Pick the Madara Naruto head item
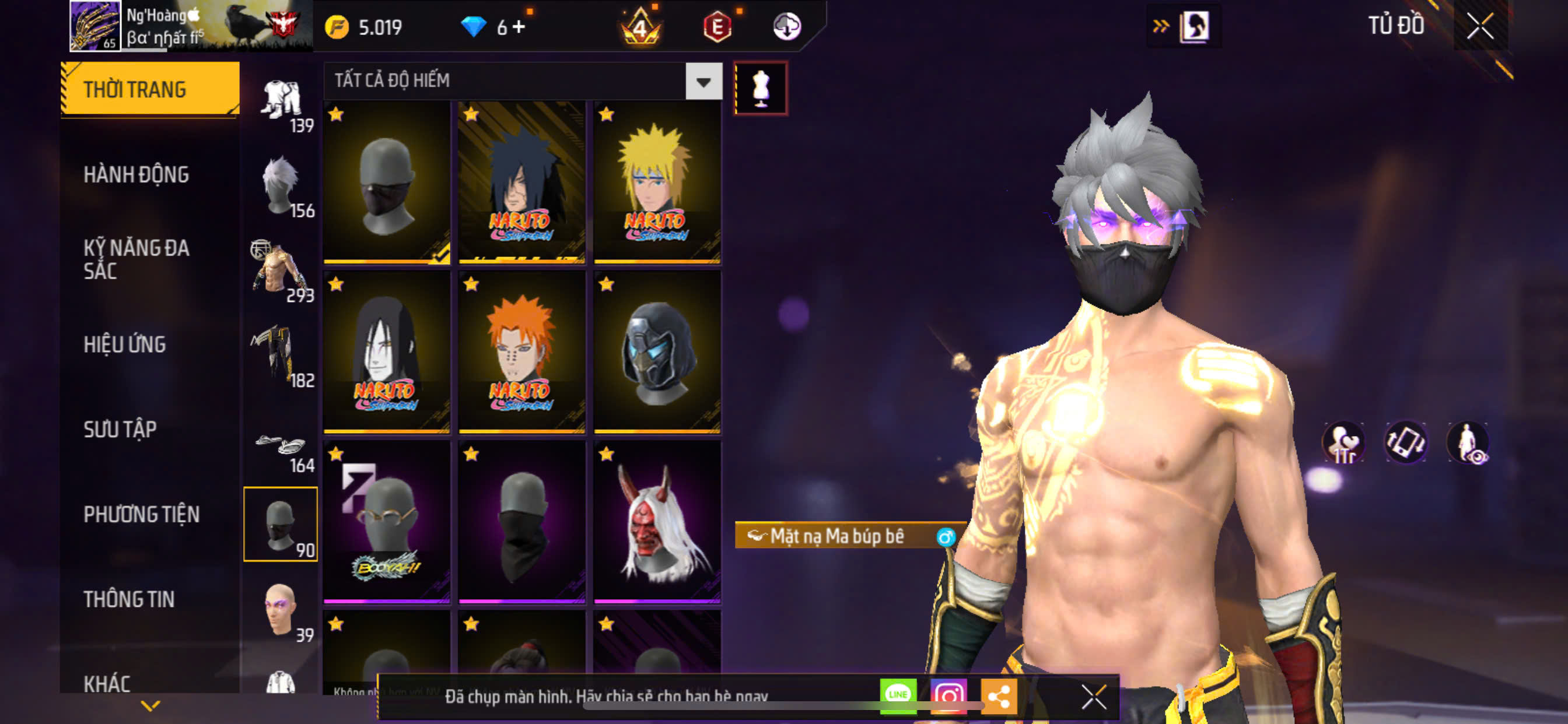Image resolution: width=1568 pixels, height=724 pixels. point(521,182)
